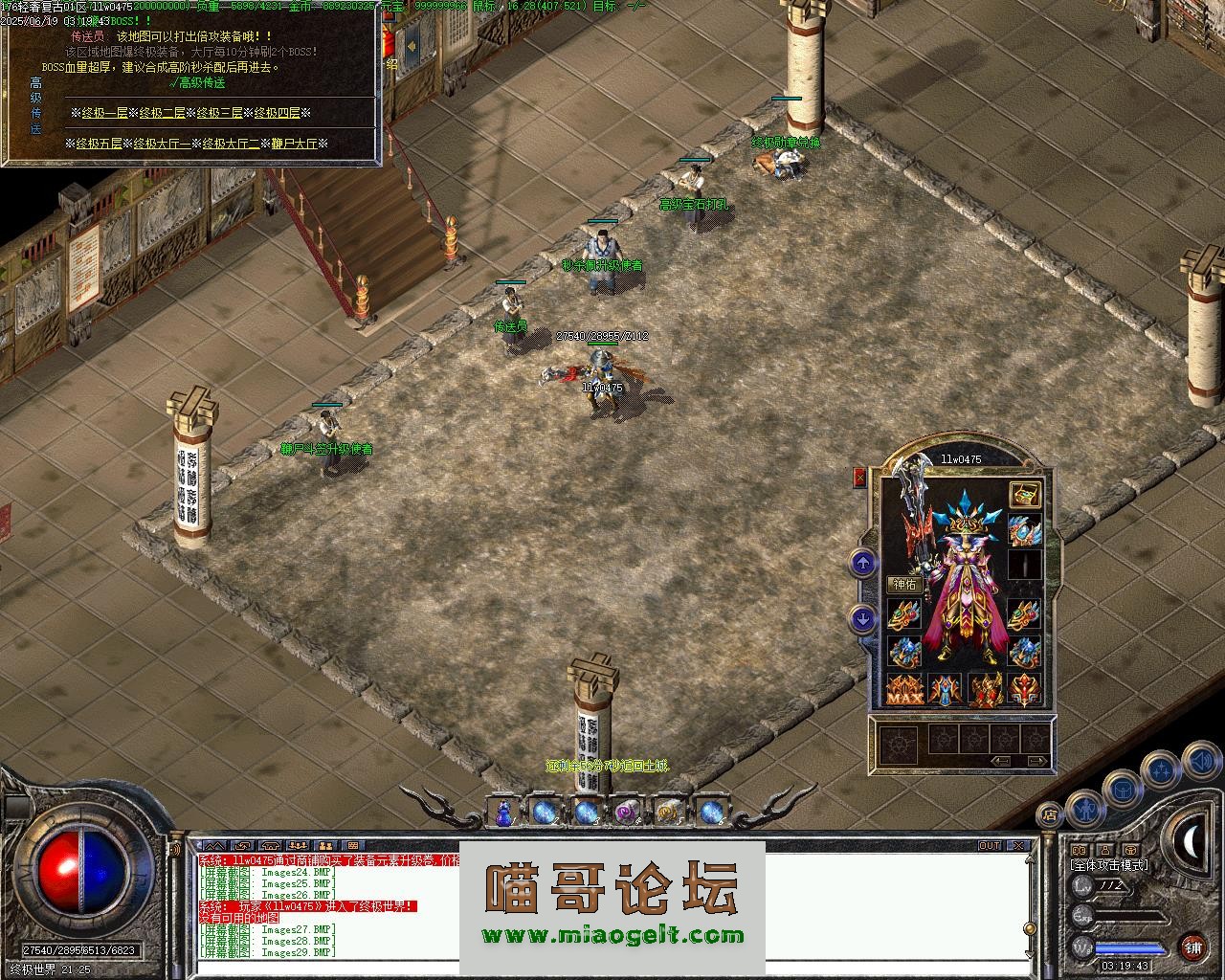Teleport to 终极一层
The width and height of the screenshot is (1225, 980).
click(x=104, y=113)
